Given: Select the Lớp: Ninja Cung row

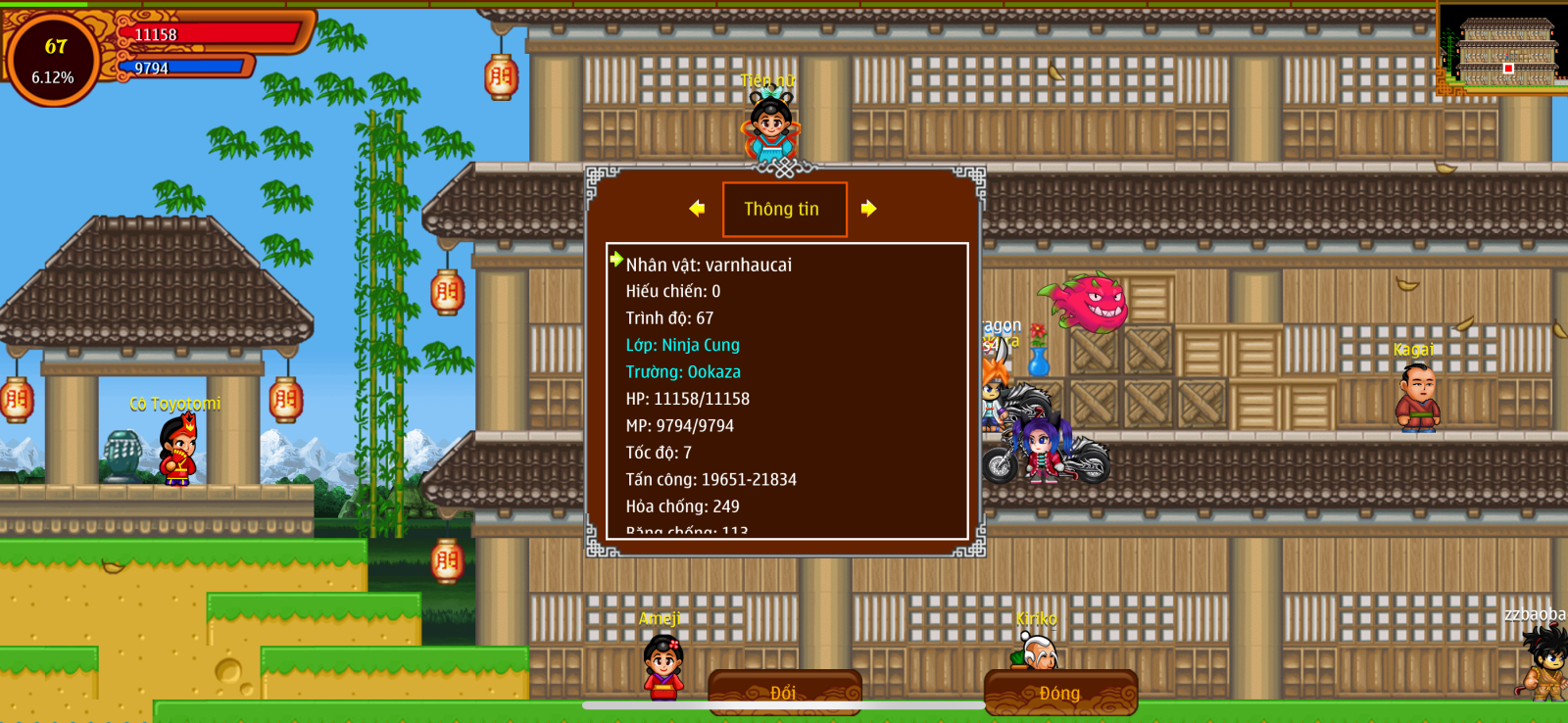Looking at the screenshot, I should tap(683, 345).
